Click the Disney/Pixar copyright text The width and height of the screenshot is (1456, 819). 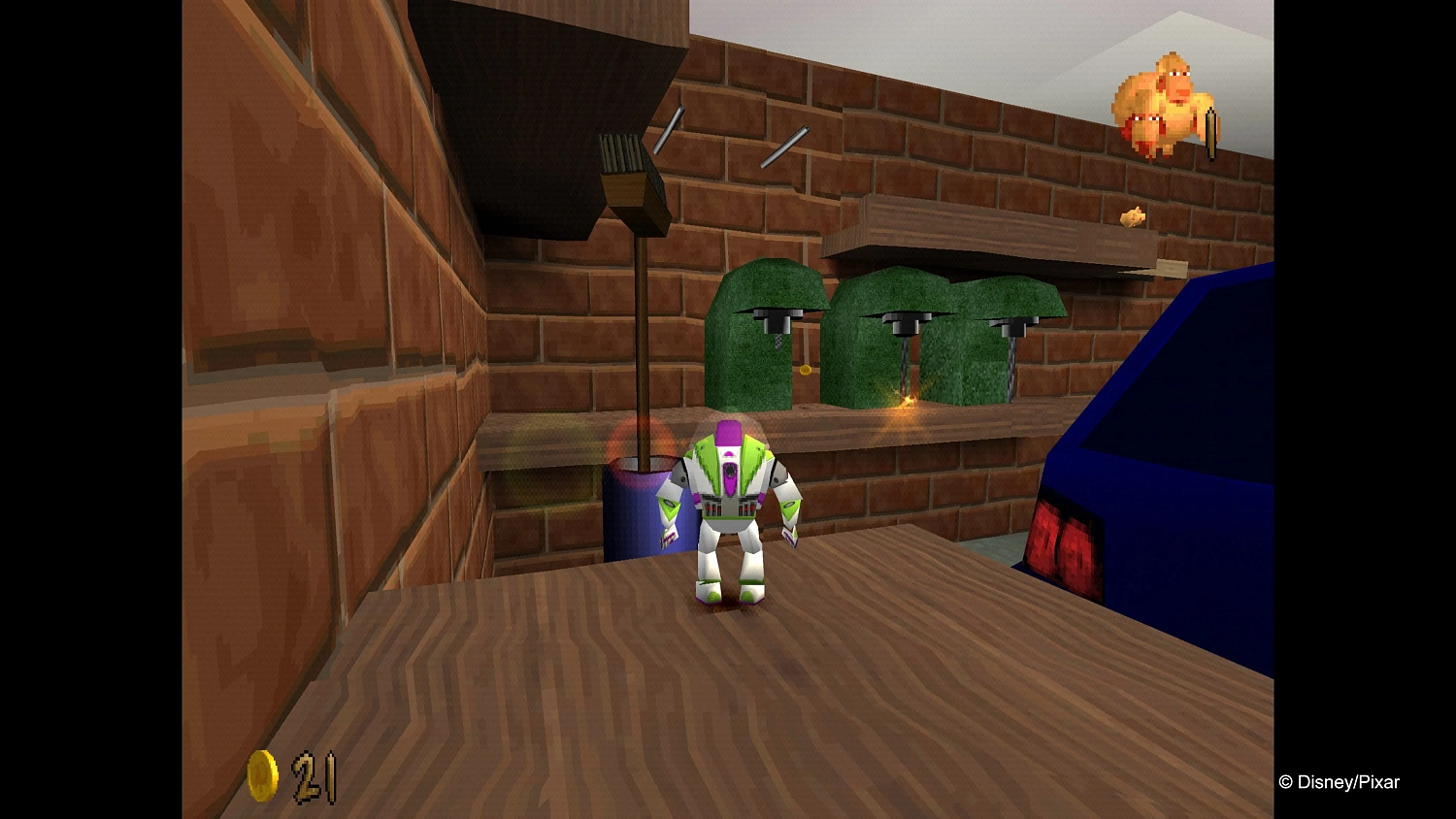[1341, 781]
